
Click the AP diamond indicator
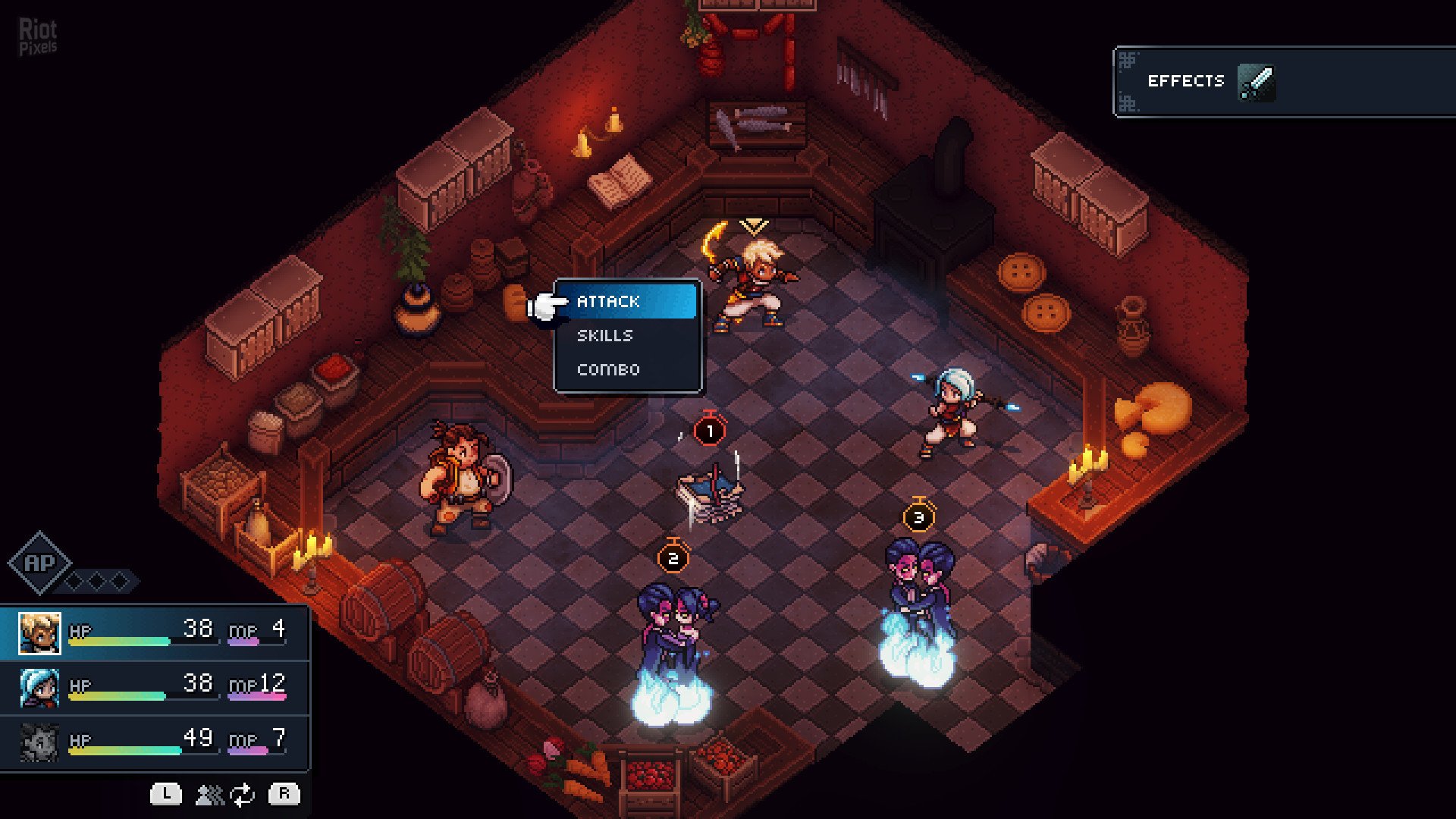[39, 563]
